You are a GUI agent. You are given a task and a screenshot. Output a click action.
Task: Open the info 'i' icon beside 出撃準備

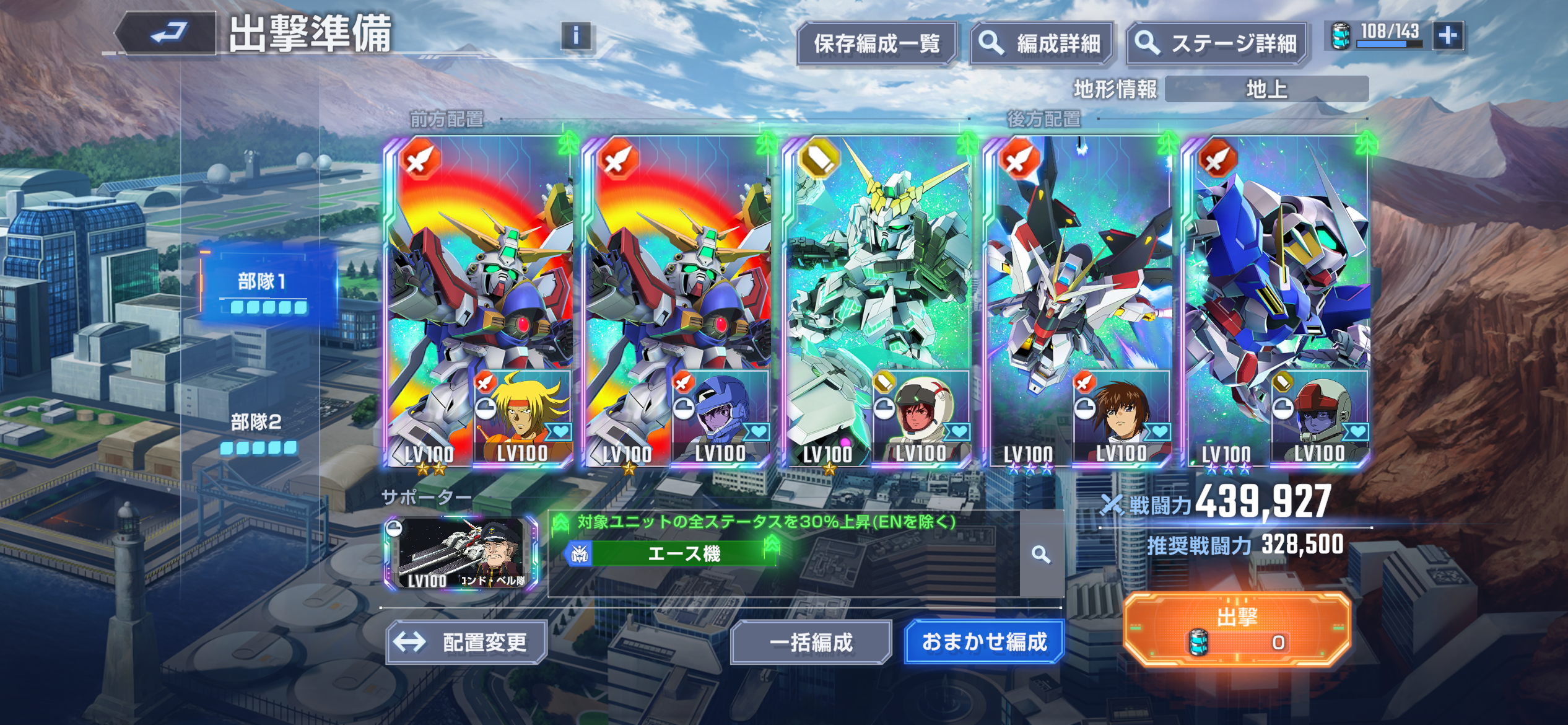[x=576, y=36]
